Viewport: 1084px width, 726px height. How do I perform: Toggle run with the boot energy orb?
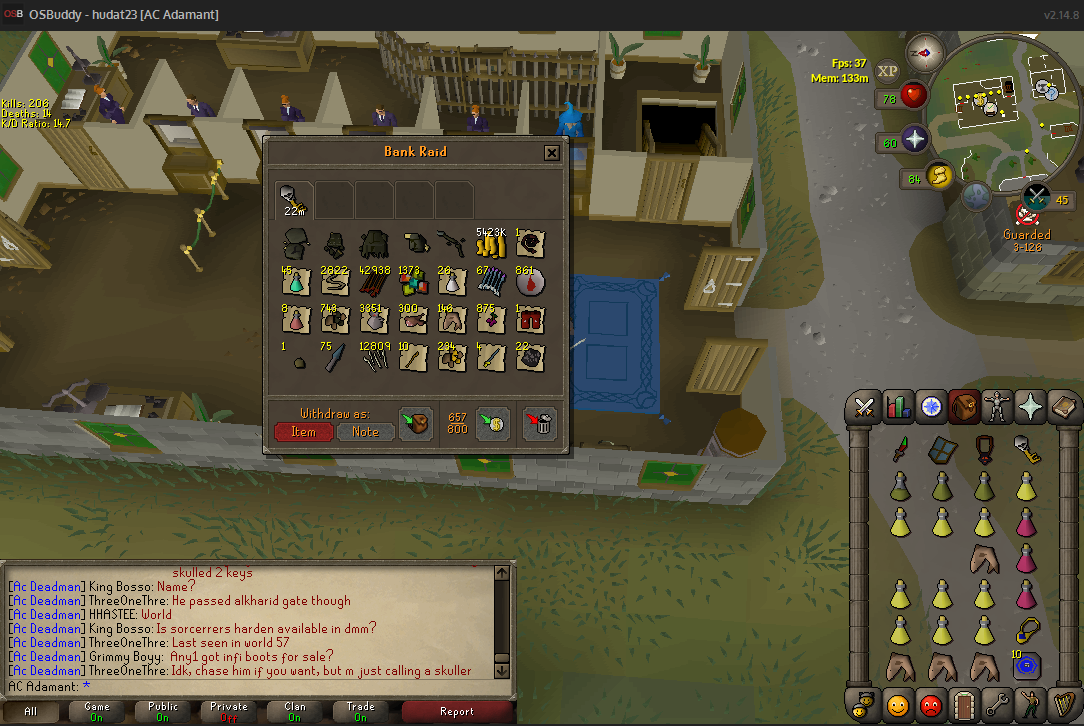[939, 177]
